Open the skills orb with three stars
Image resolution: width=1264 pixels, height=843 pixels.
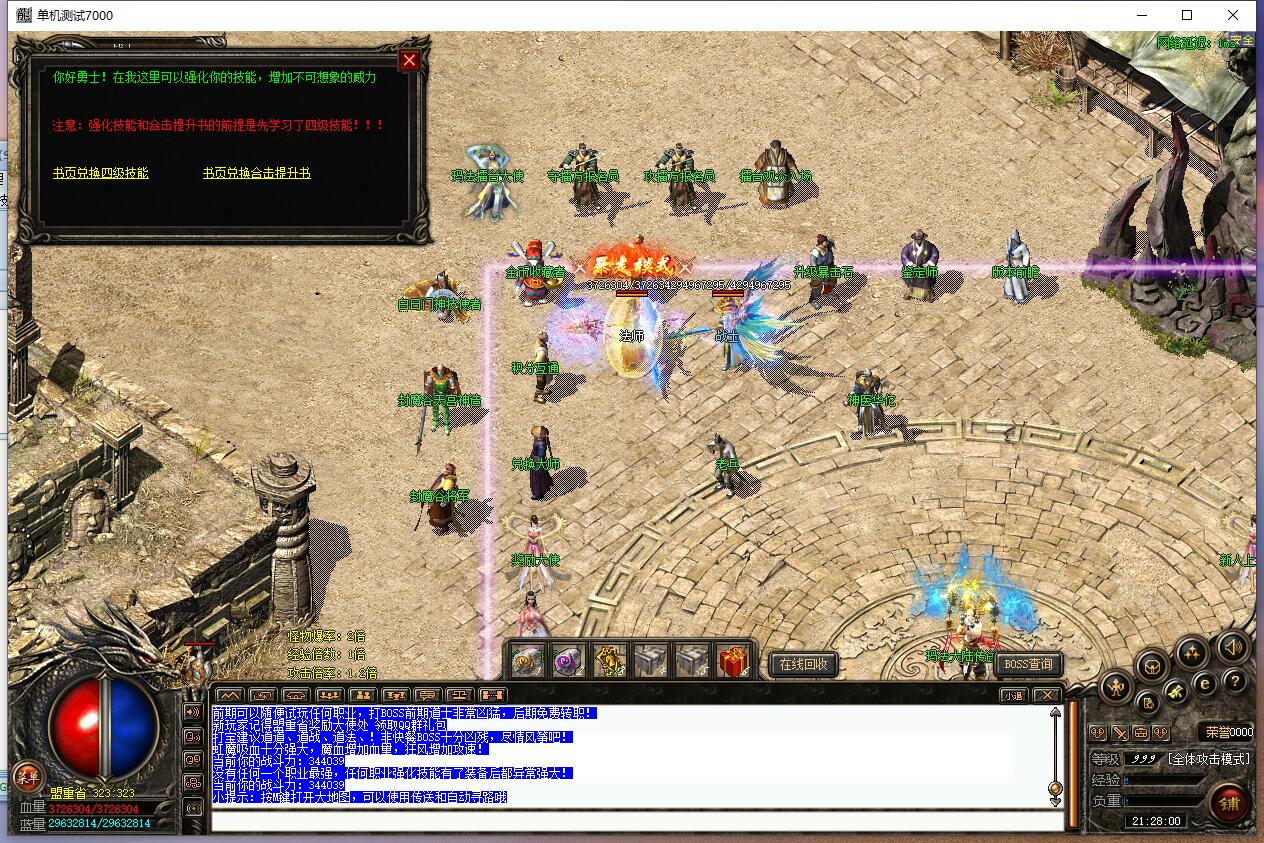(1191, 653)
